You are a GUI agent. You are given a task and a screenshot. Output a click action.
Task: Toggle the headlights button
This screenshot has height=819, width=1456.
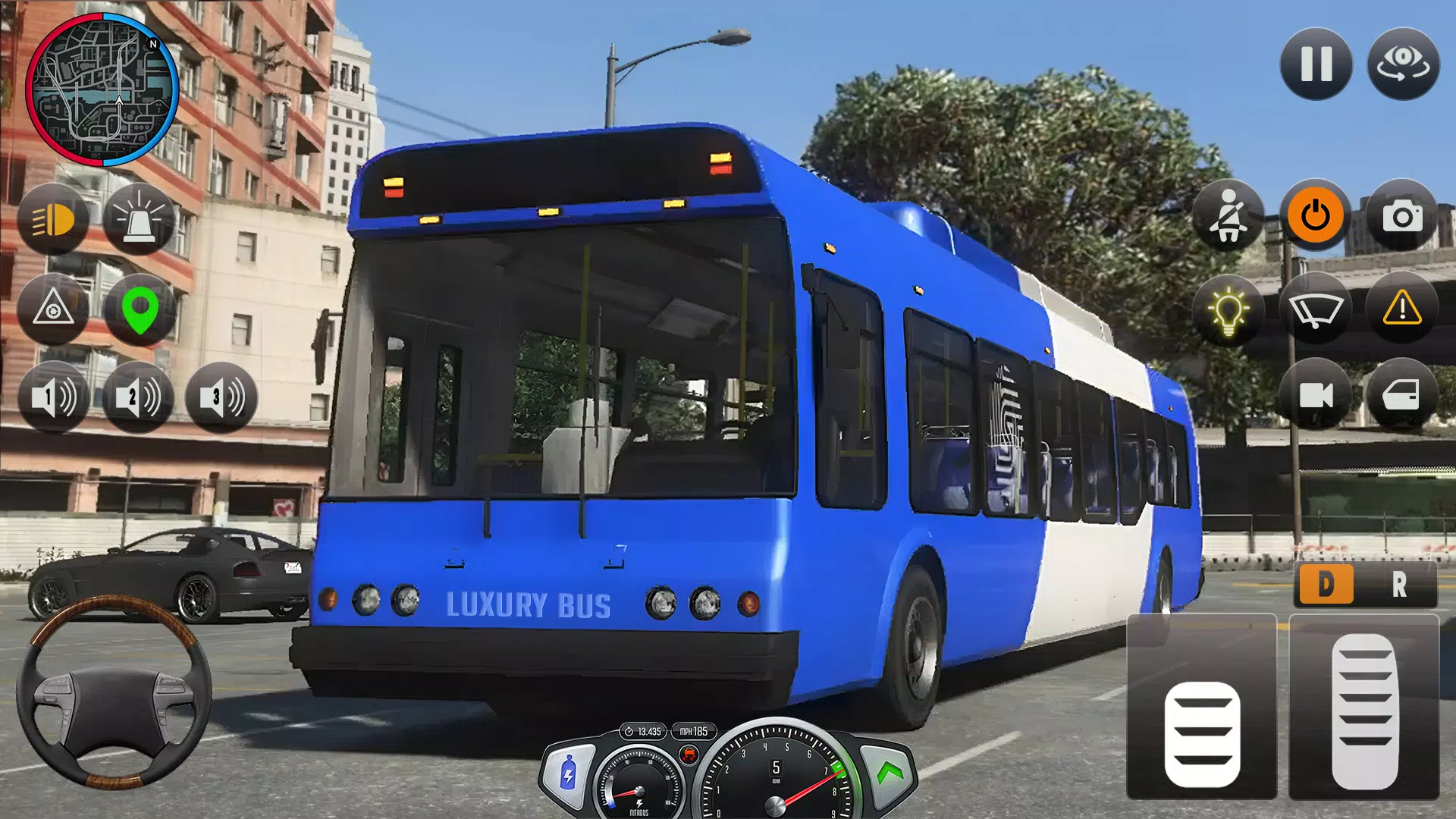click(53, 220)
